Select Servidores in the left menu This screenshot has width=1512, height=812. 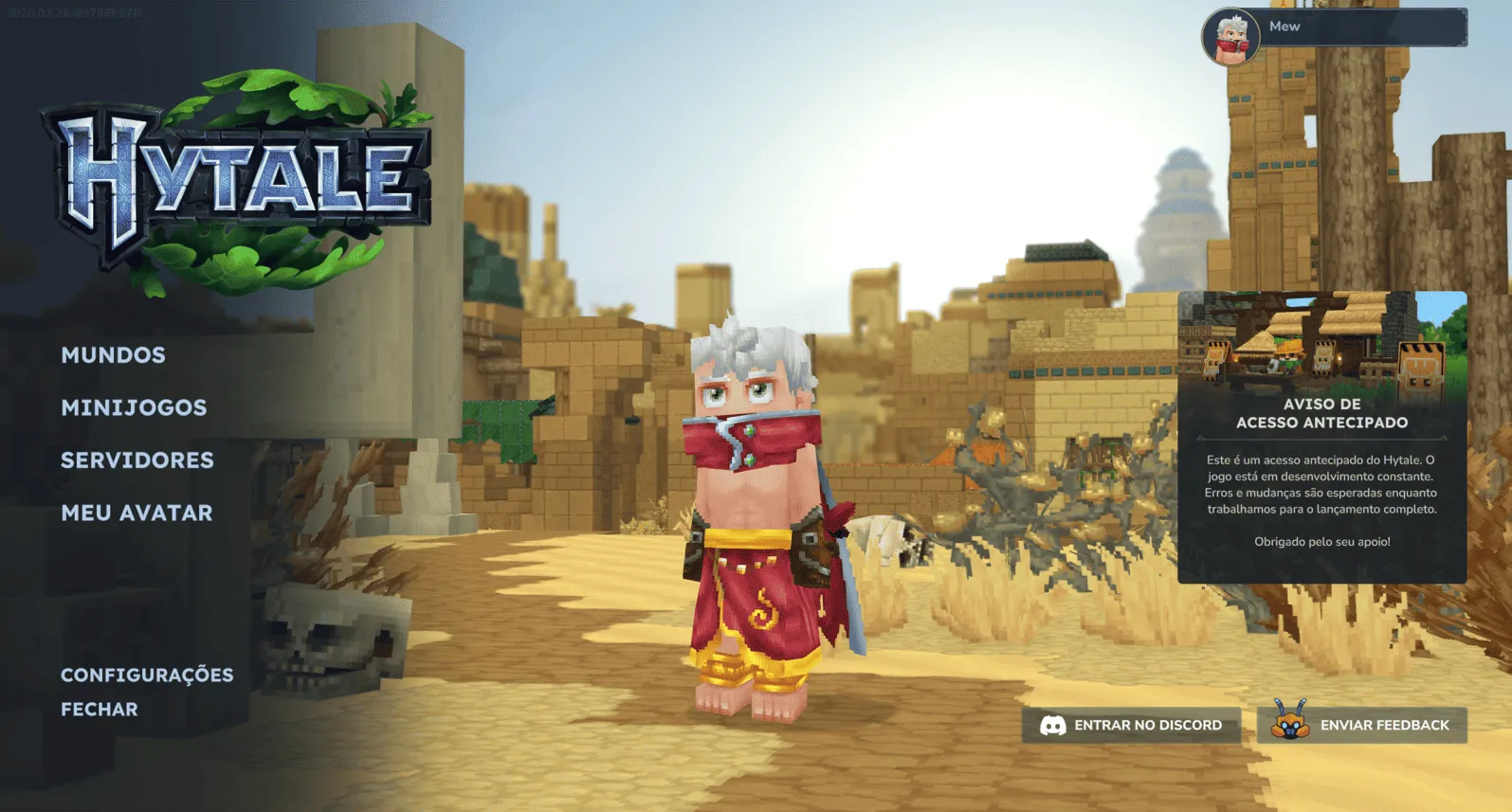(137, 460)
